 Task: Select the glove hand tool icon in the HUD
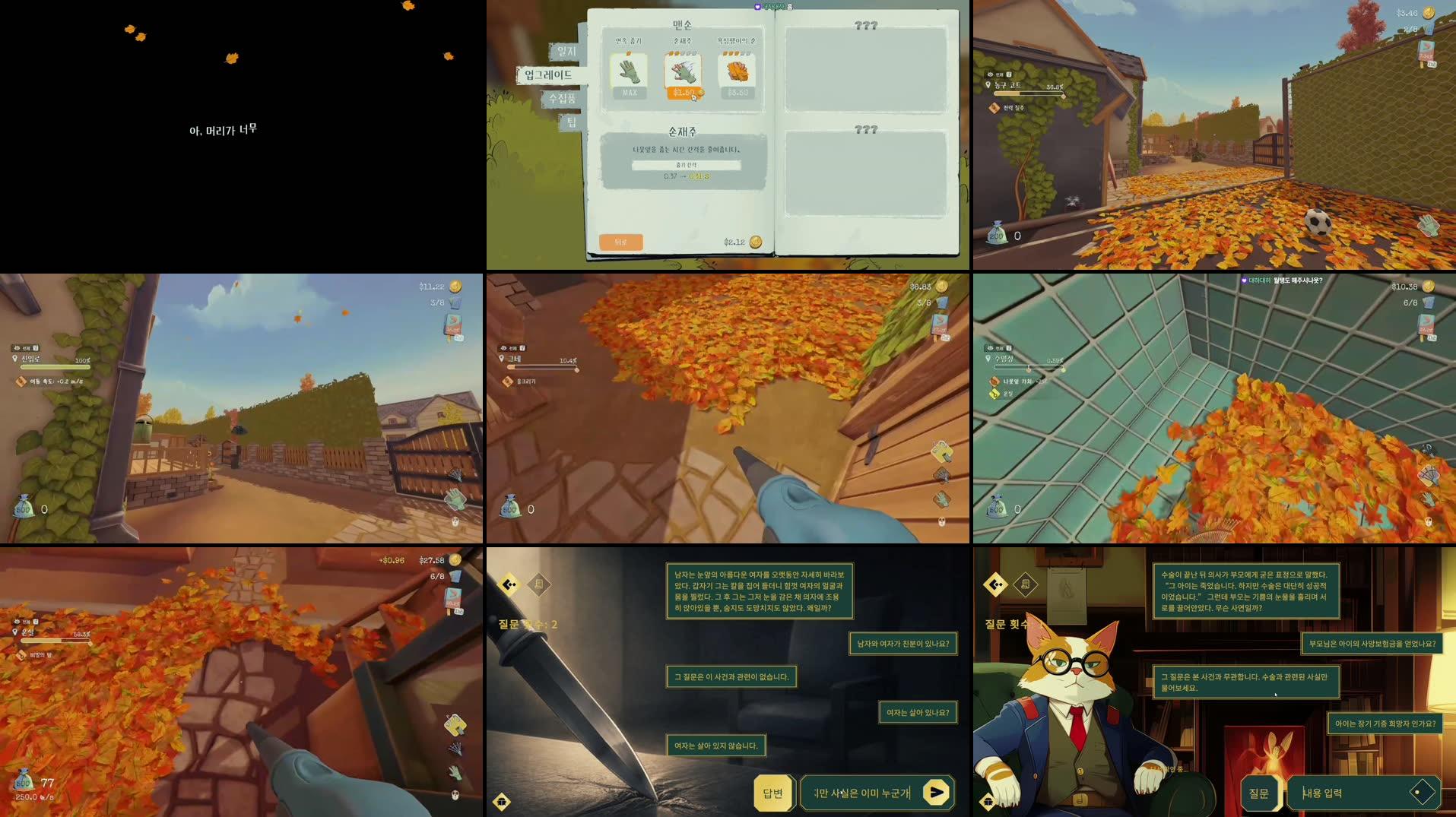point(941,500)
